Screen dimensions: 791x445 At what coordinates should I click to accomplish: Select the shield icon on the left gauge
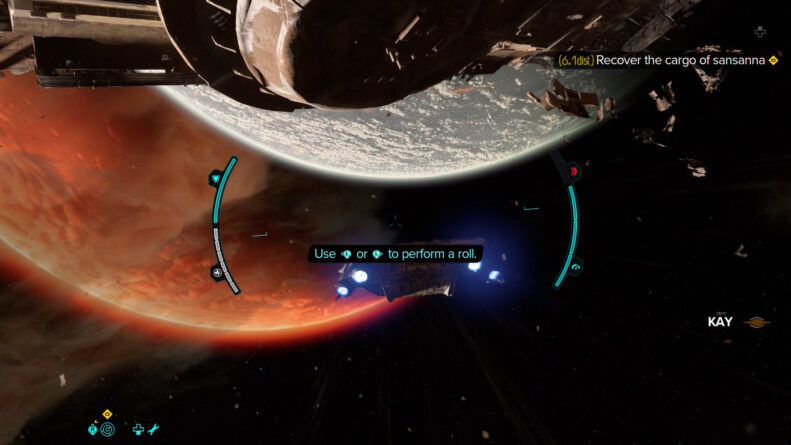(217, 178)
